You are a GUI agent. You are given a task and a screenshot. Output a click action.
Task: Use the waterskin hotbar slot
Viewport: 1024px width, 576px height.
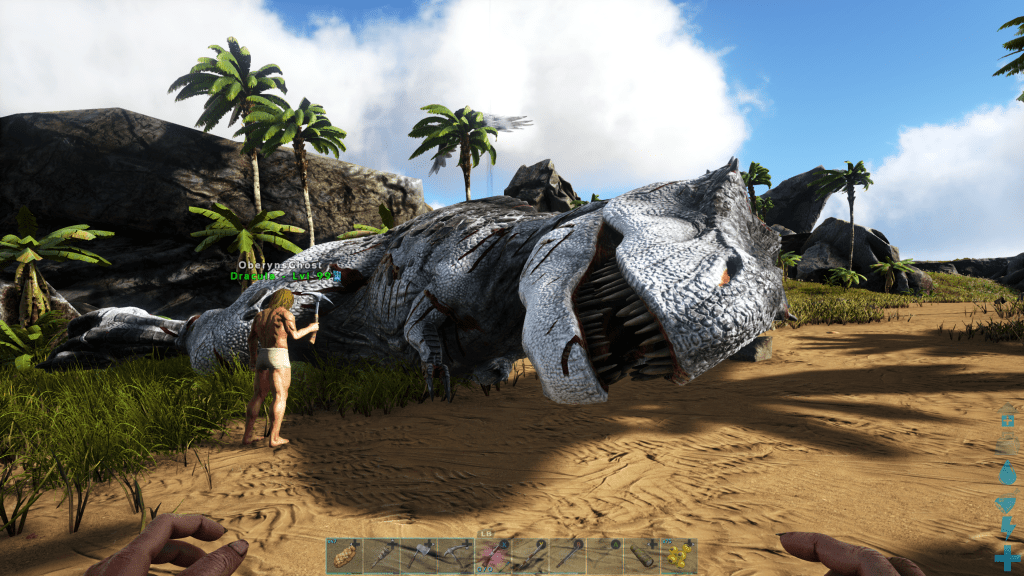[642, 556]
